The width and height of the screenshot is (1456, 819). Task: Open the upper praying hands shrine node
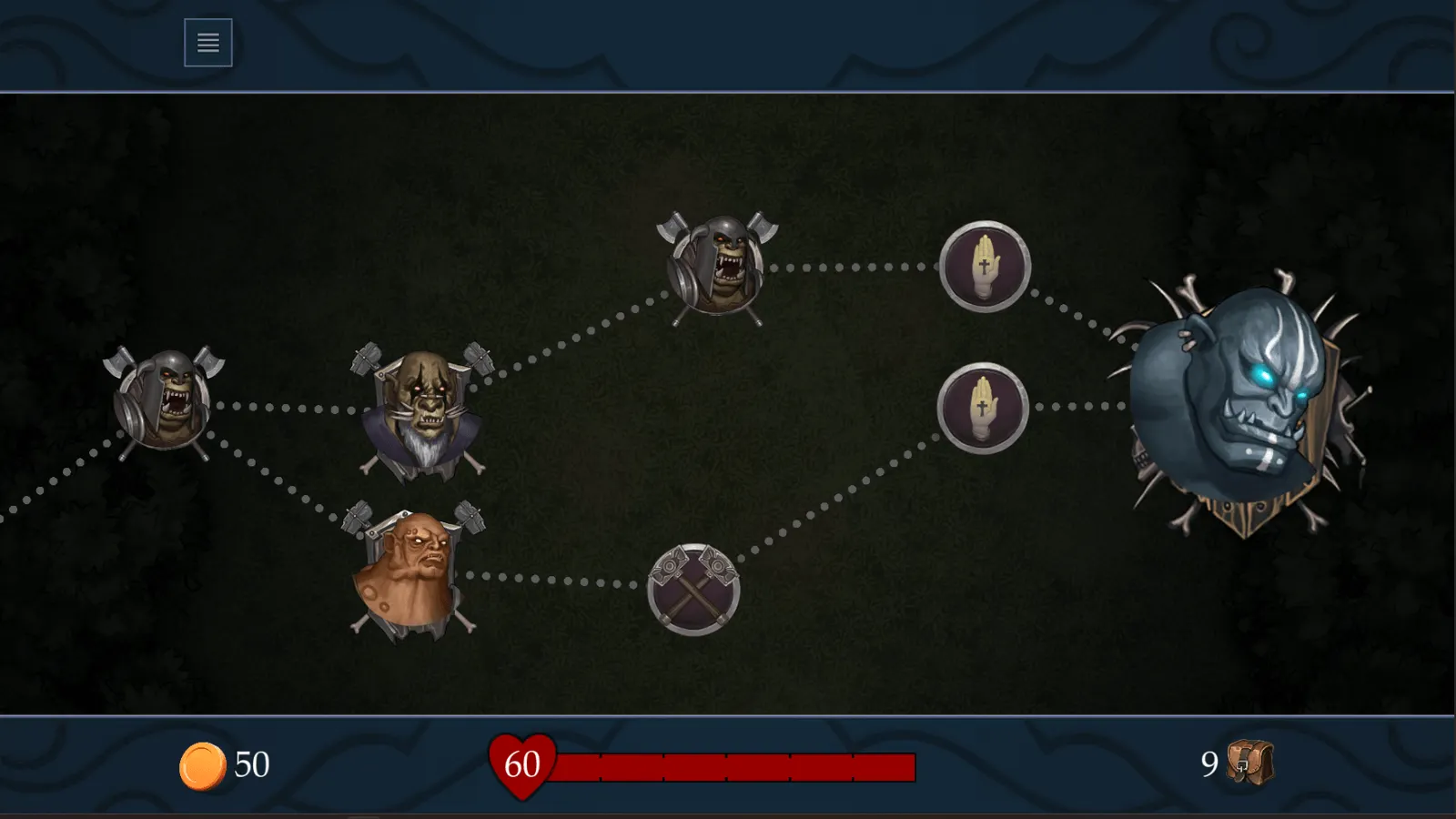point(984,266)
